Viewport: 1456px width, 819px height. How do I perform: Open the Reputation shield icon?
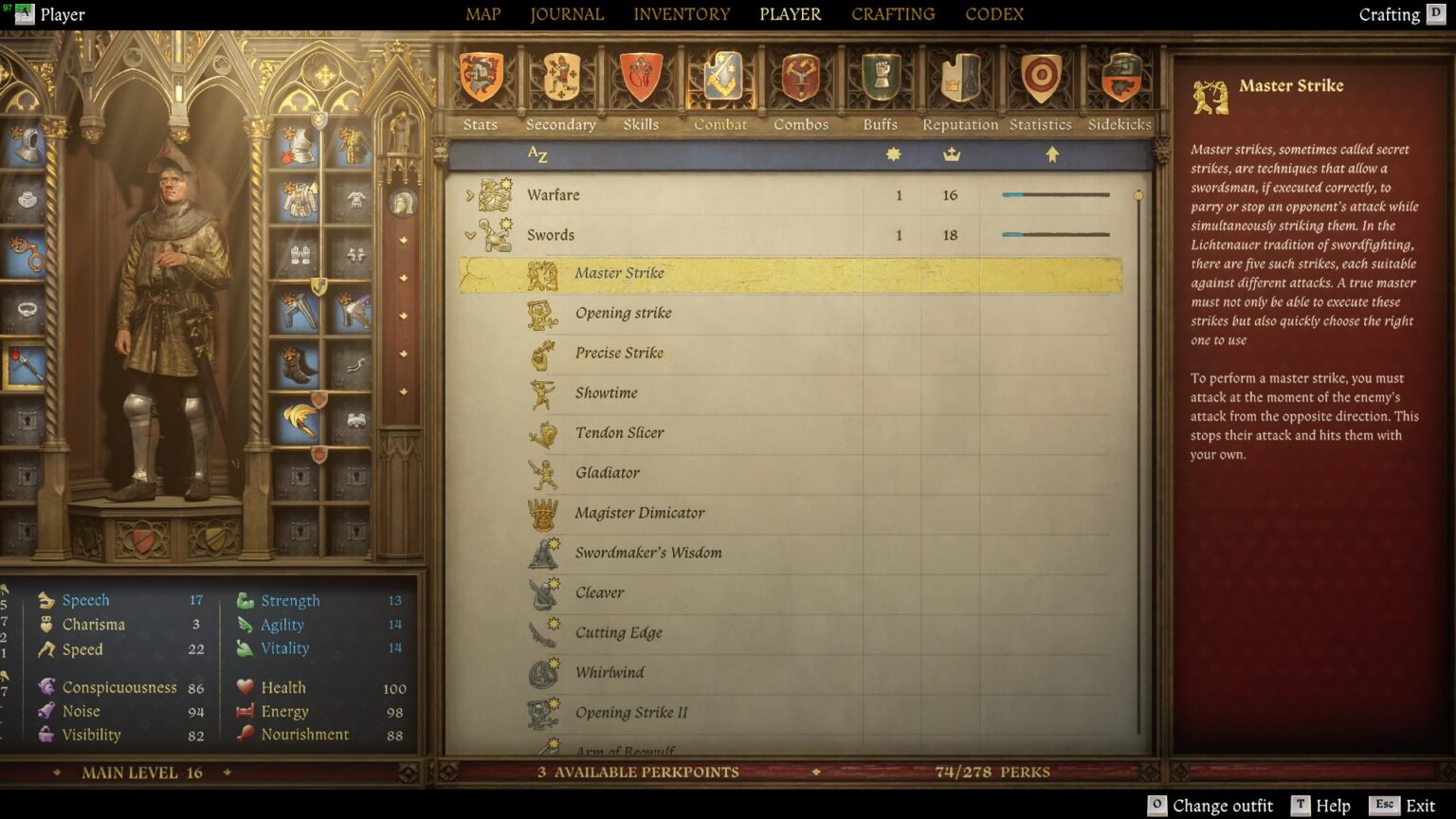point(959,76)
